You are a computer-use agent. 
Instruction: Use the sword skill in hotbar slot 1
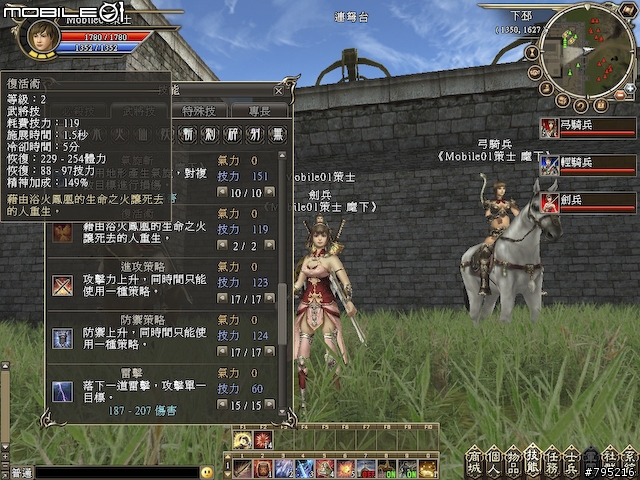[x=243, y=468]
